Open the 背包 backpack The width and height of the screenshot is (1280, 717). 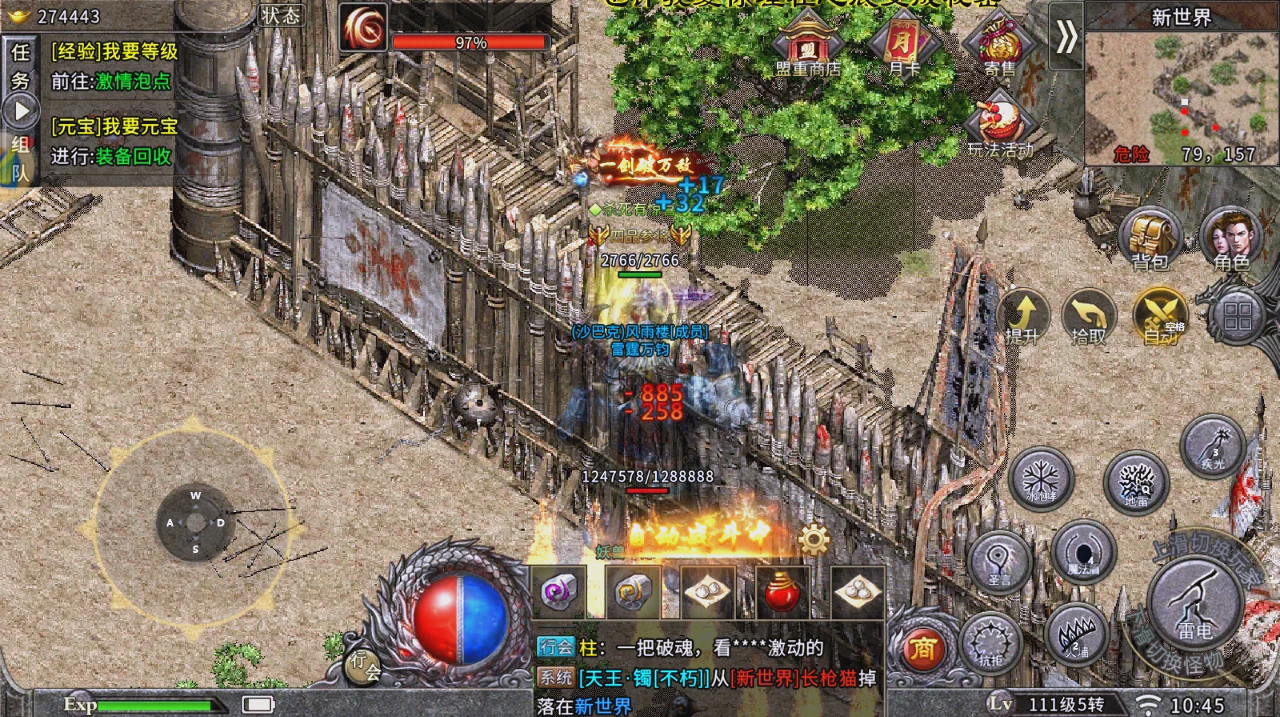1149,240
